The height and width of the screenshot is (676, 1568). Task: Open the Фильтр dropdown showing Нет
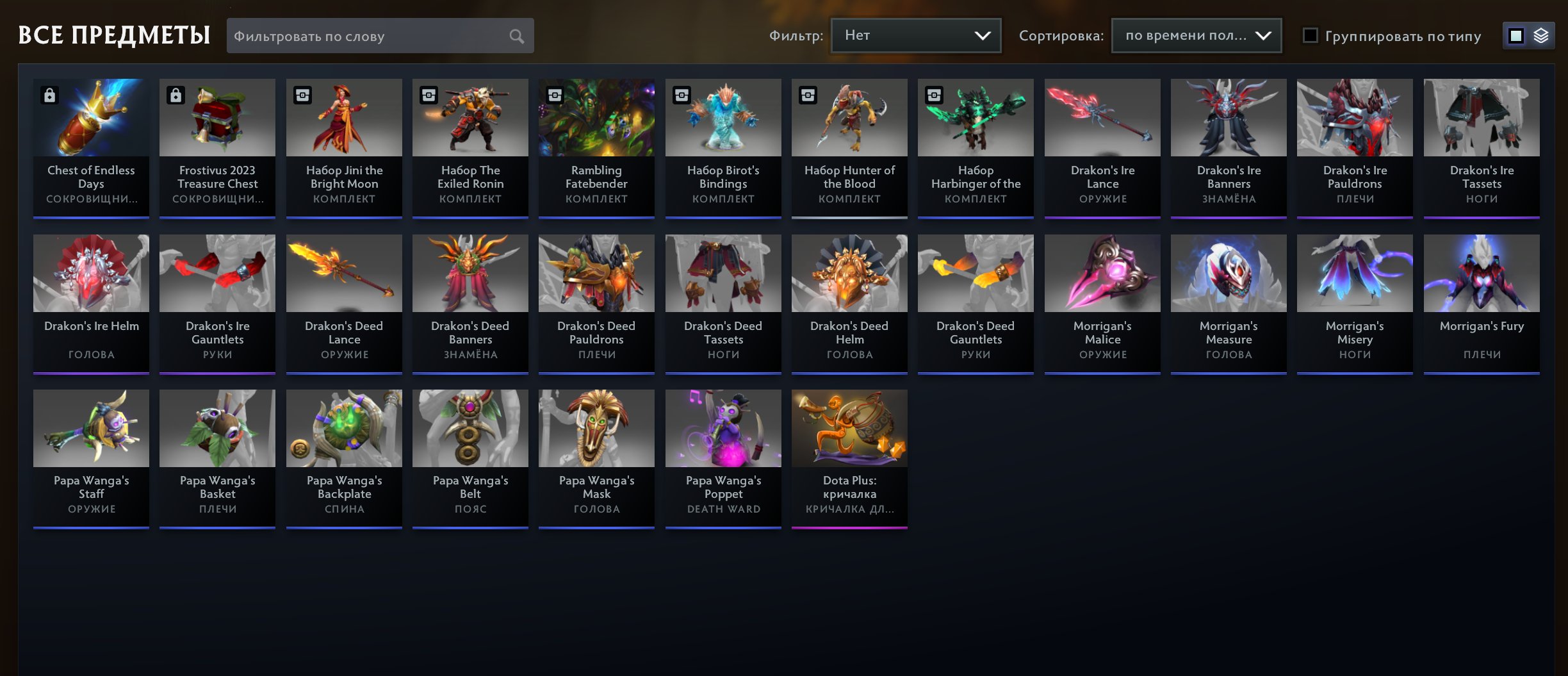point(915,35)
